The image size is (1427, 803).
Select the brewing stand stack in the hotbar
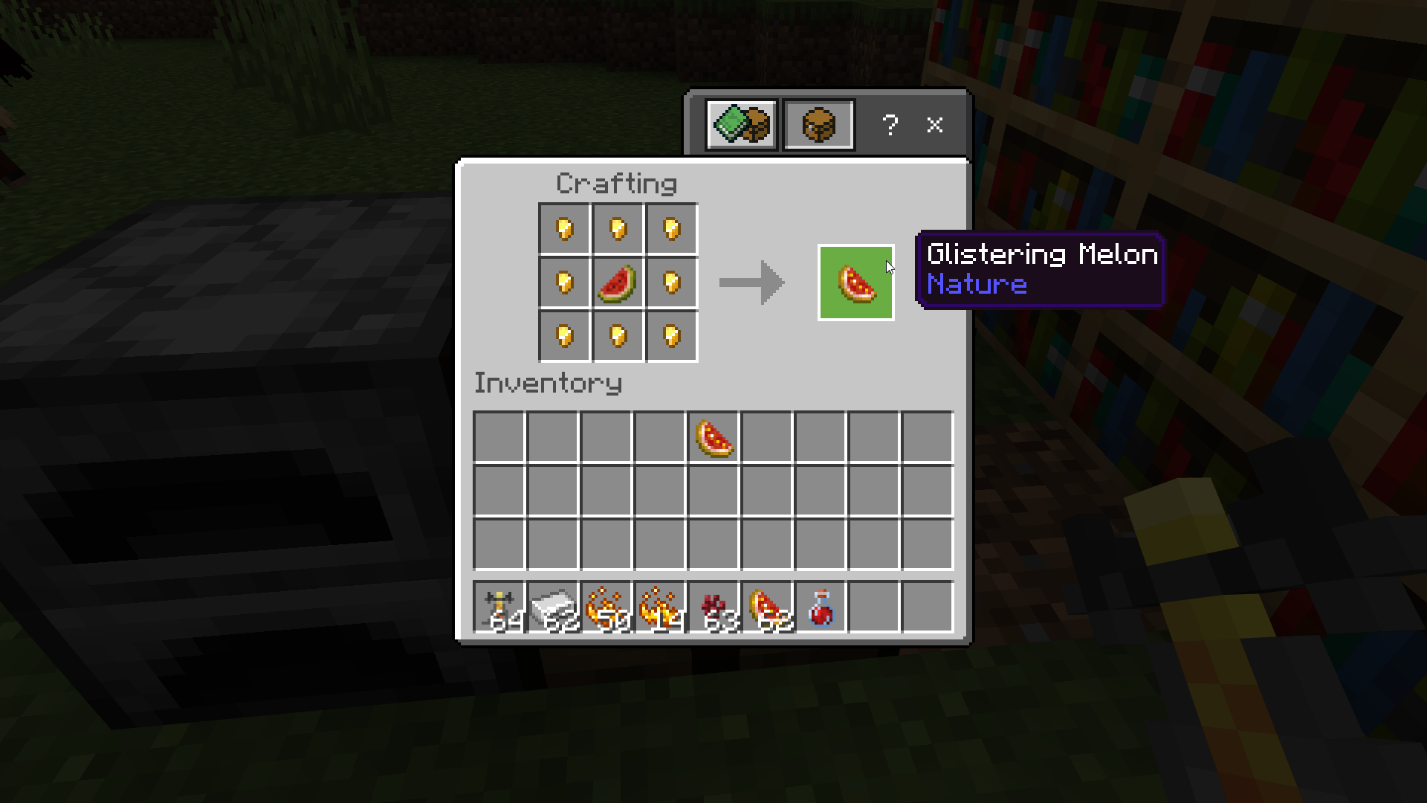[x=499, y=608]
